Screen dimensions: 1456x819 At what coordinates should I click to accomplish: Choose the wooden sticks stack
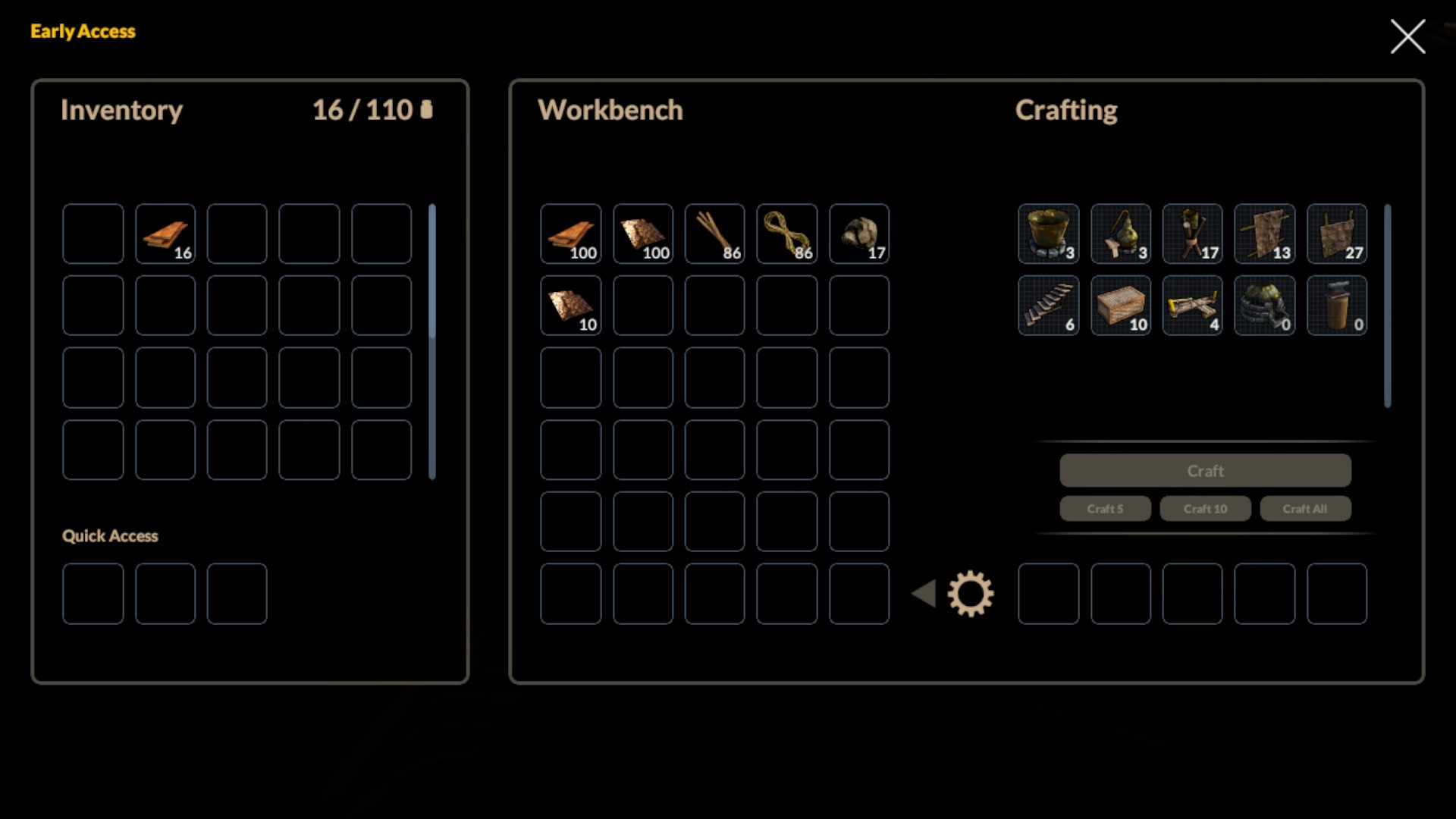click(714, 234)
